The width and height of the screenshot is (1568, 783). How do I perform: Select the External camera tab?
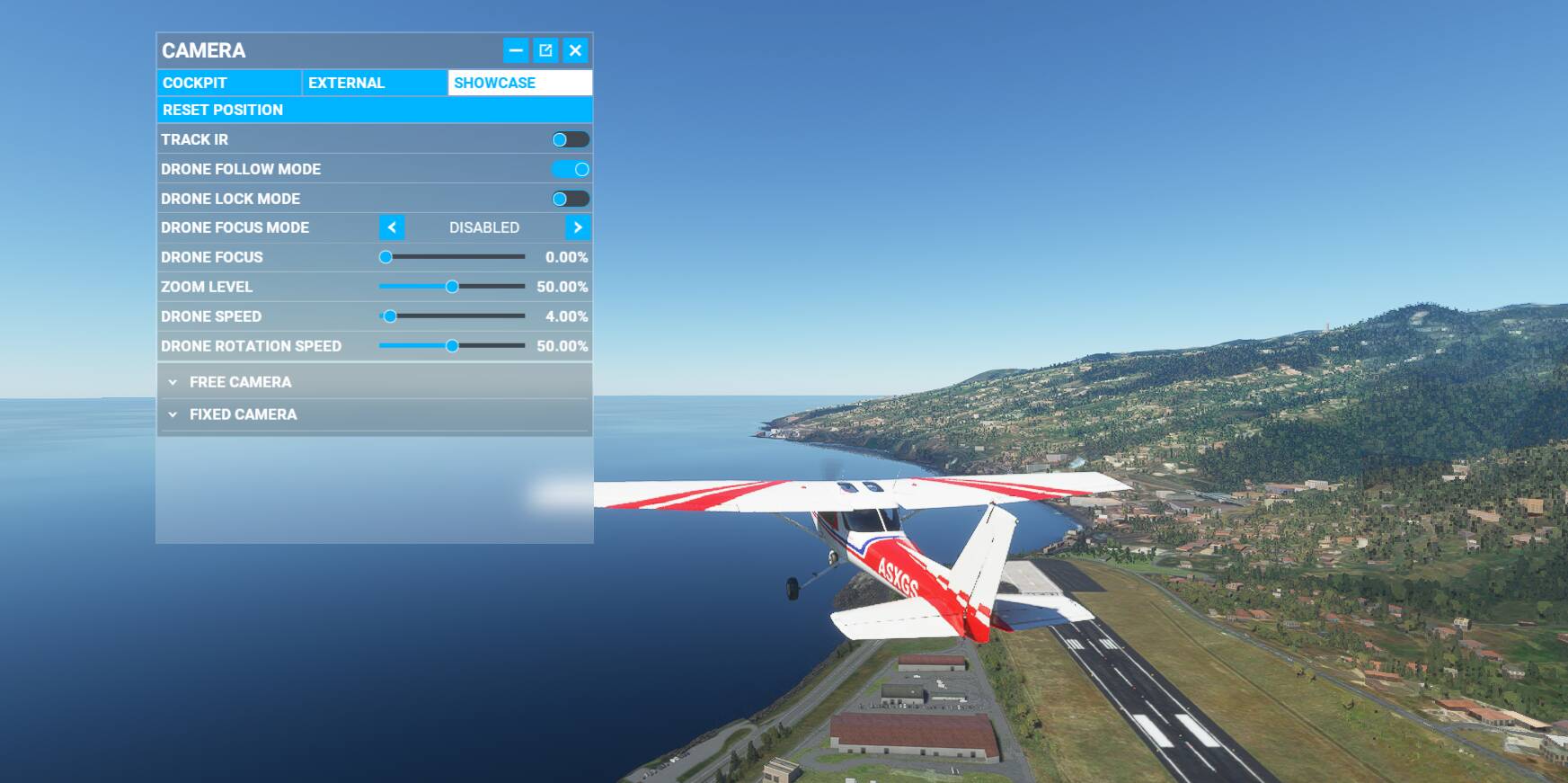[374, 83]
